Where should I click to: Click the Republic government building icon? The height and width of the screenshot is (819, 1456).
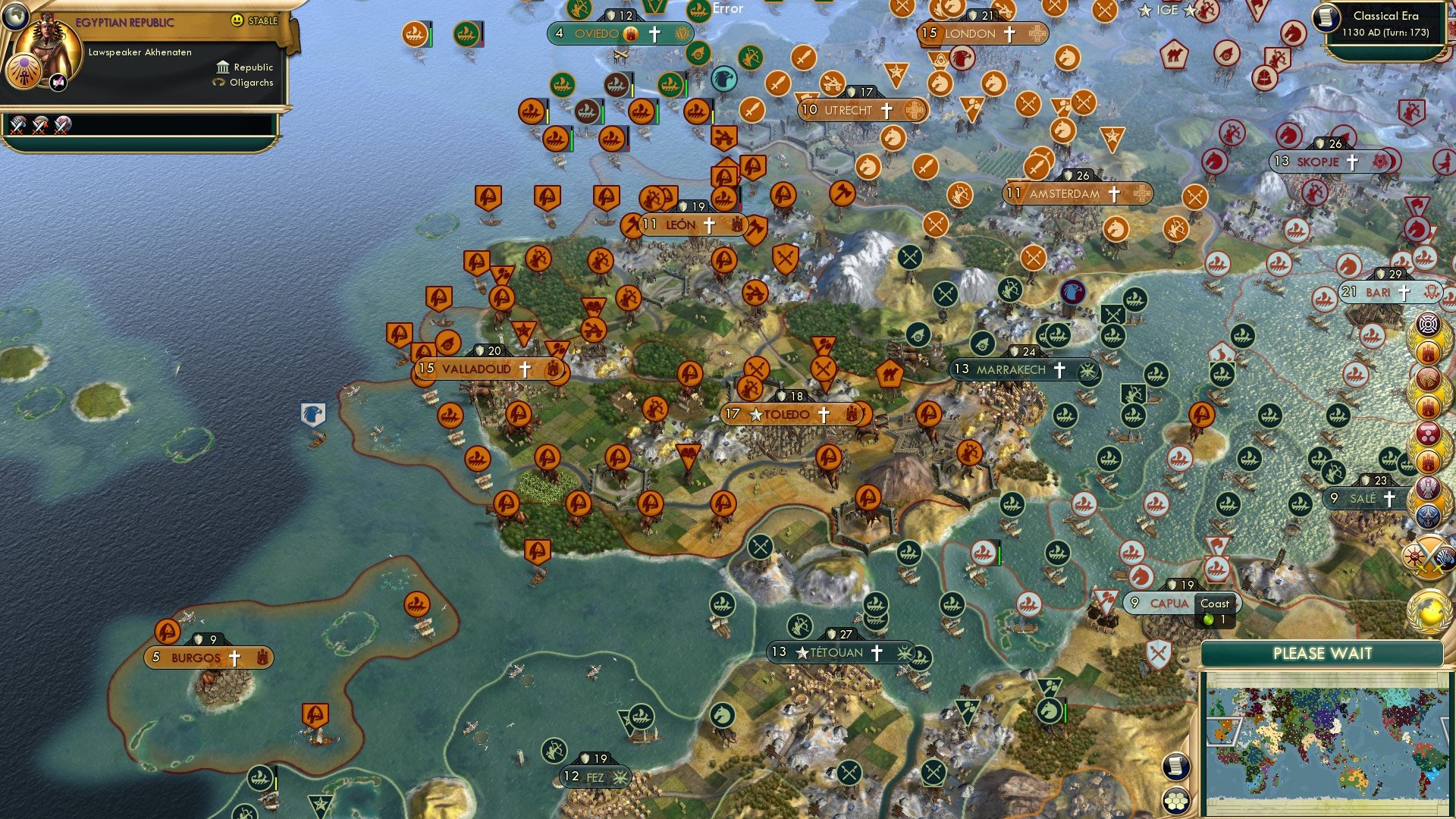[221, 67]
